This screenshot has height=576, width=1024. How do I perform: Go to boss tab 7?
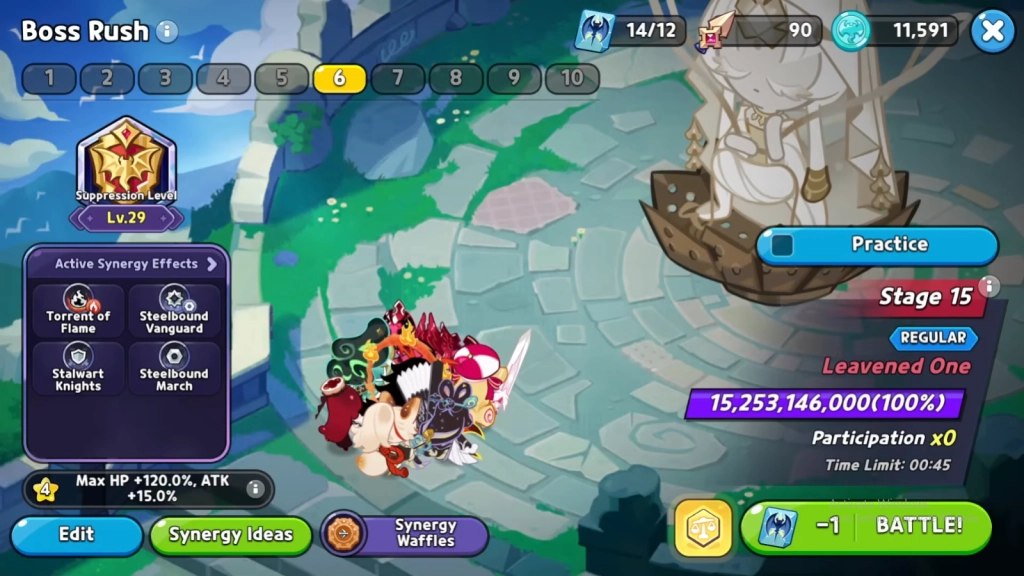click(x=398, y=78)
